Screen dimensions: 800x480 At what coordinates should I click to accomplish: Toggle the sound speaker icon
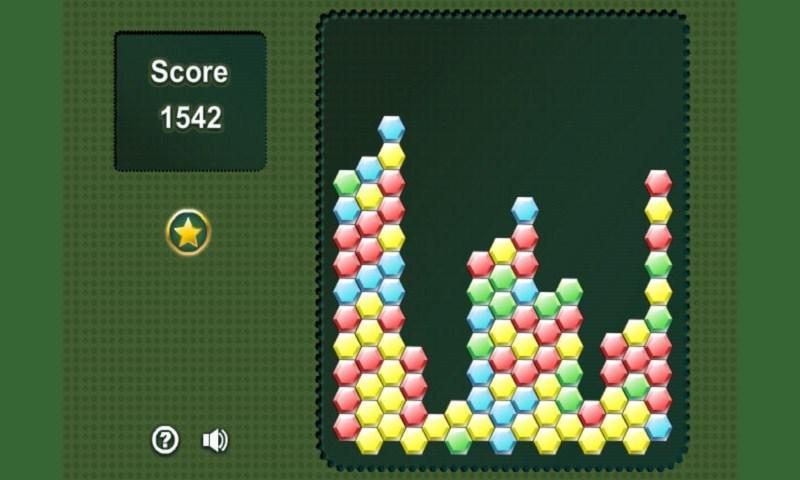215,439
